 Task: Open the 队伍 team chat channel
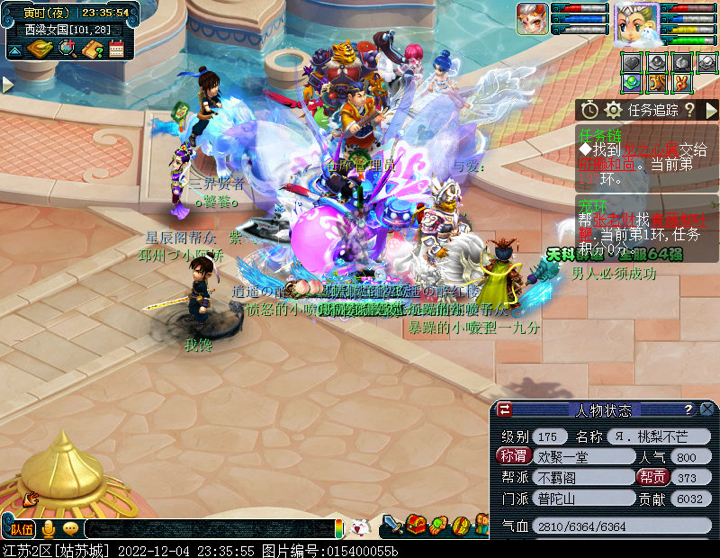[x=21, y=528]
